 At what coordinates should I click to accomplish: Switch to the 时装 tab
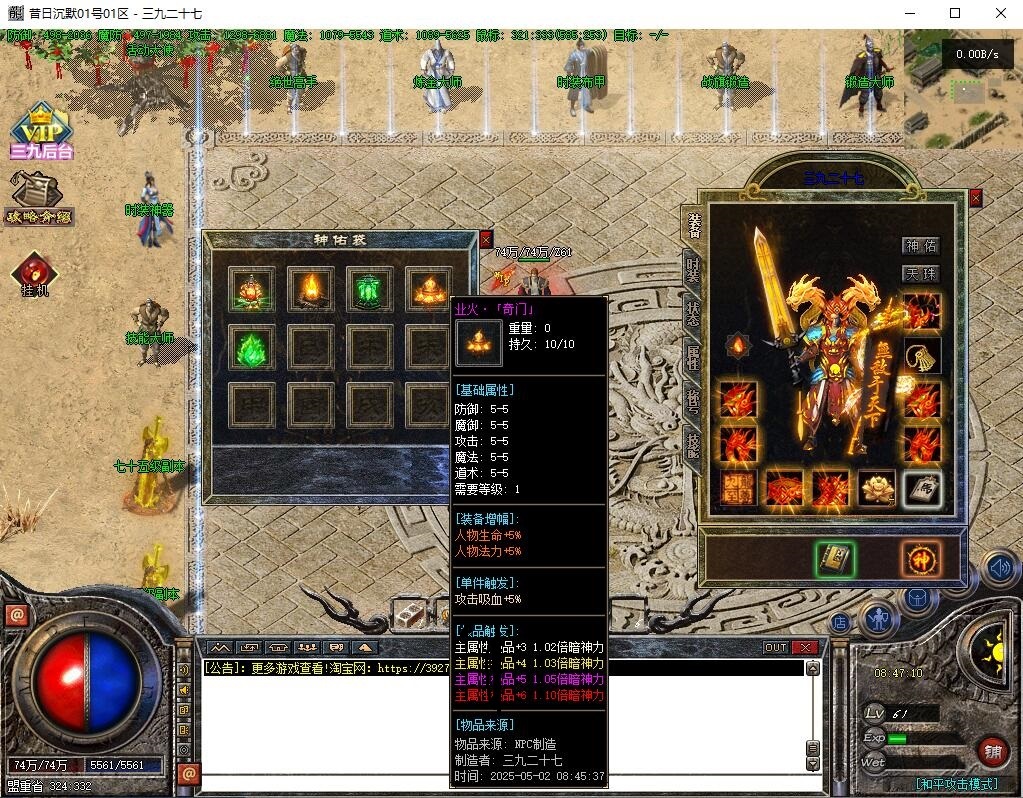[x=692, y=270]
